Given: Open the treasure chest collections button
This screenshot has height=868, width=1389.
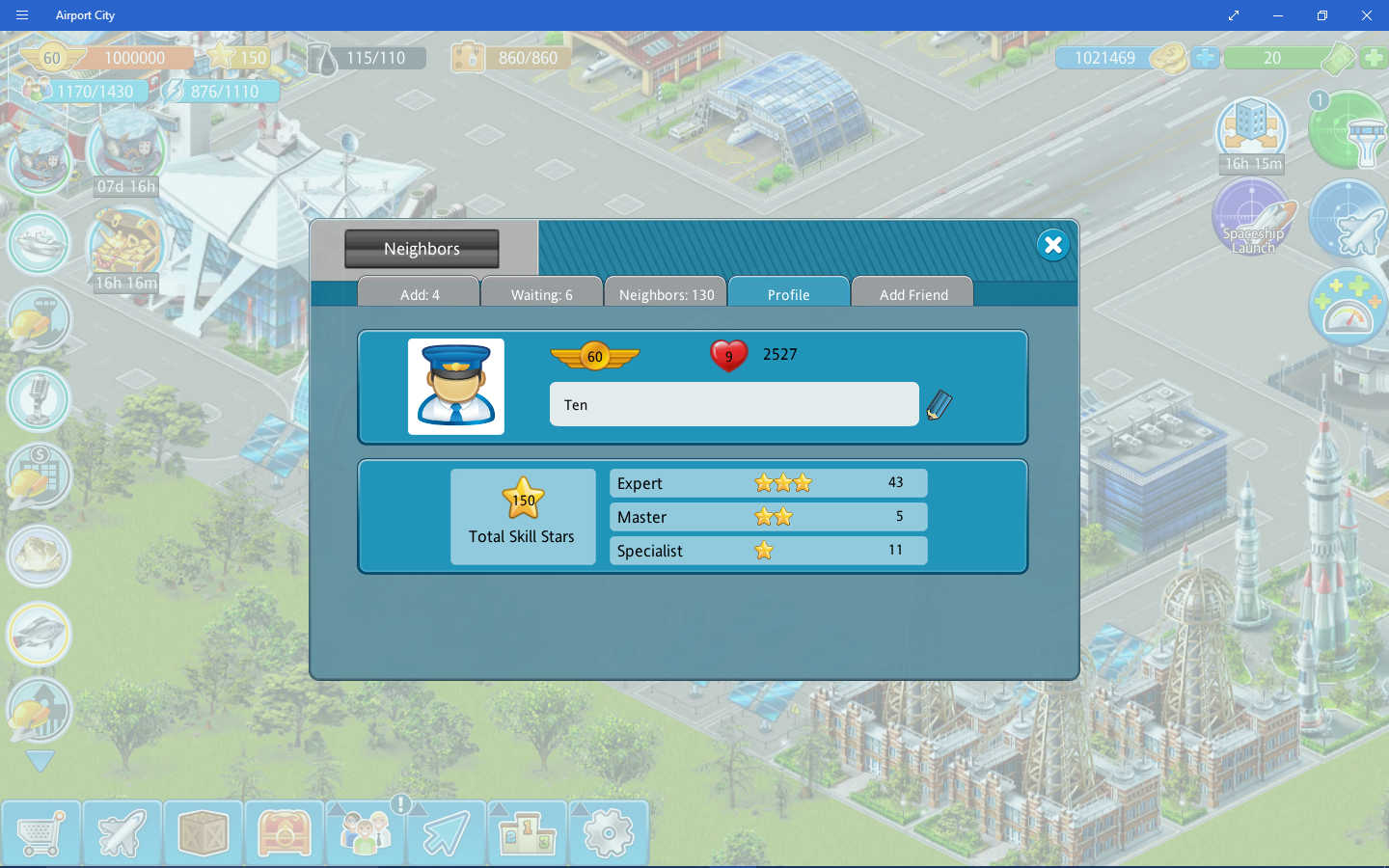Looking at the screenshot, I should pyautogui.click(x=284, y=833).
